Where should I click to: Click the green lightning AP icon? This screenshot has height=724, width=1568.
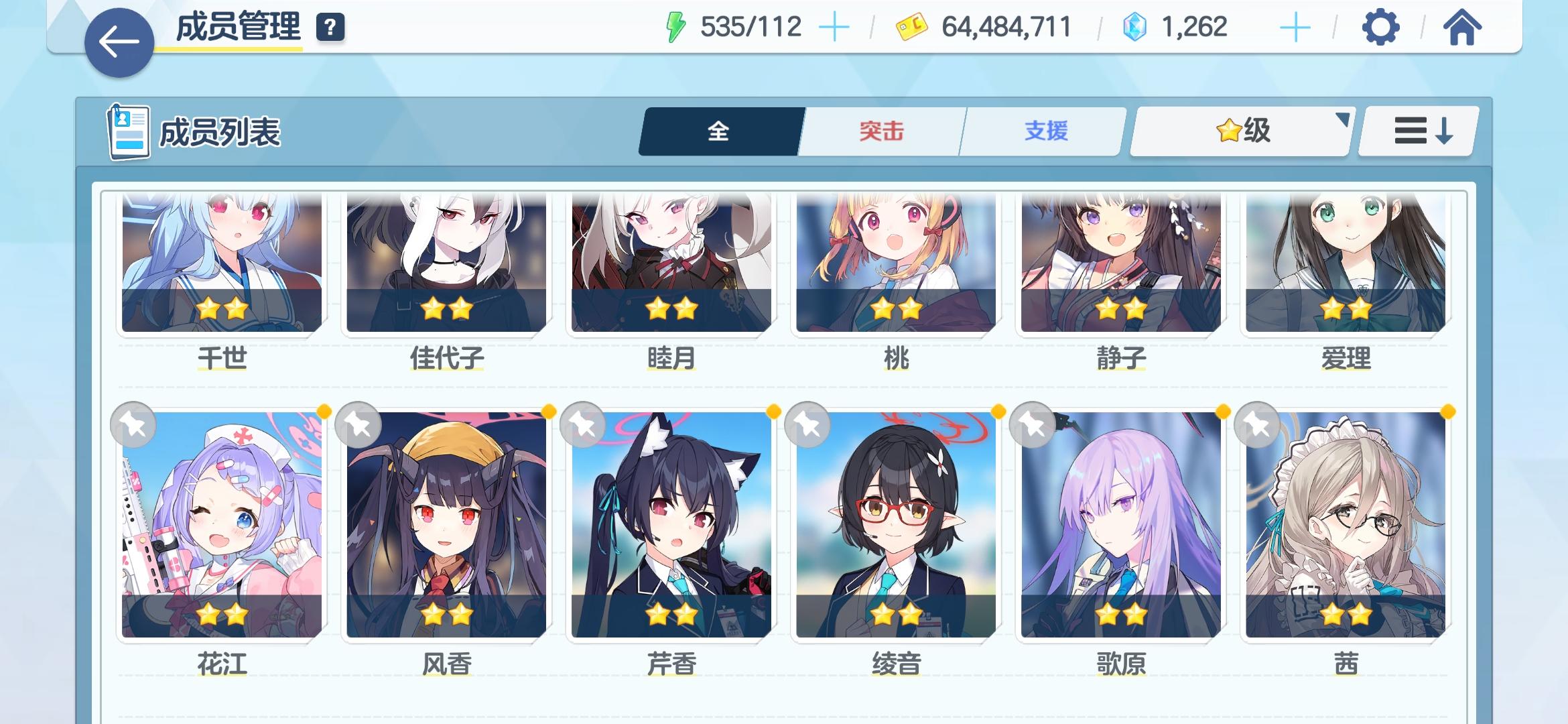point(676,26)
